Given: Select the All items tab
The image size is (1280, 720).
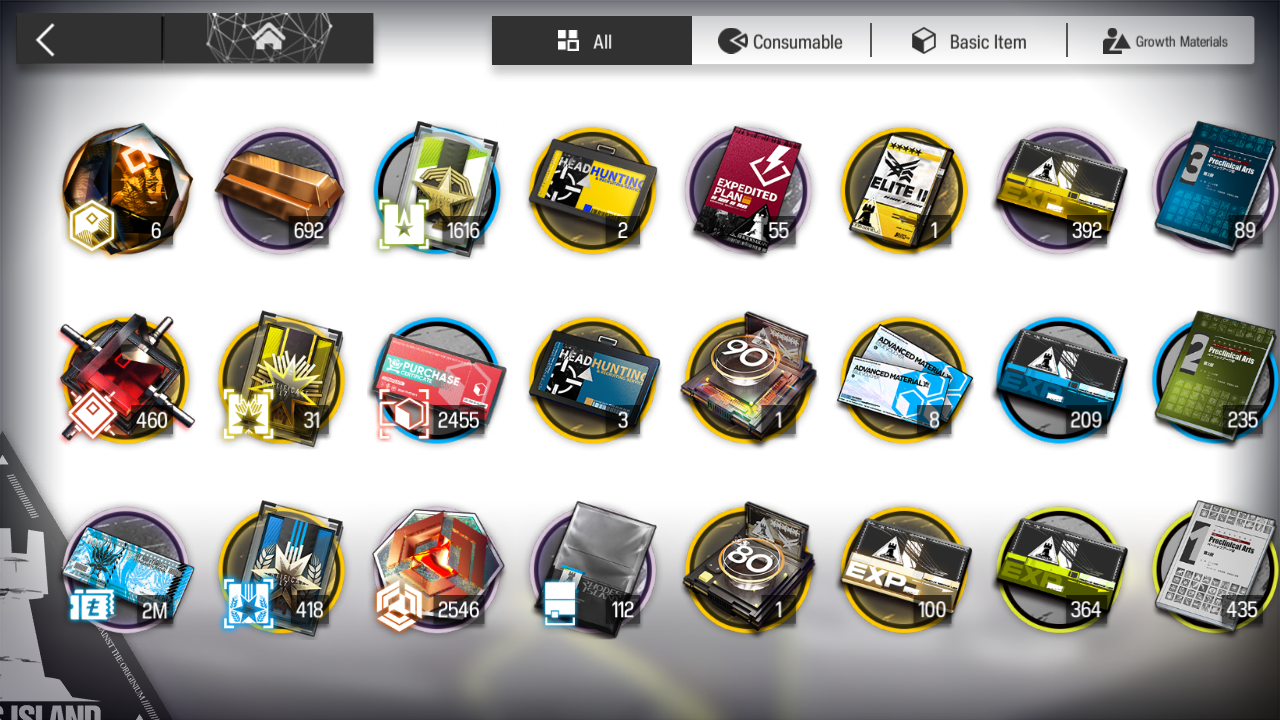Looking at the screenshot, I should click(591, 41).
